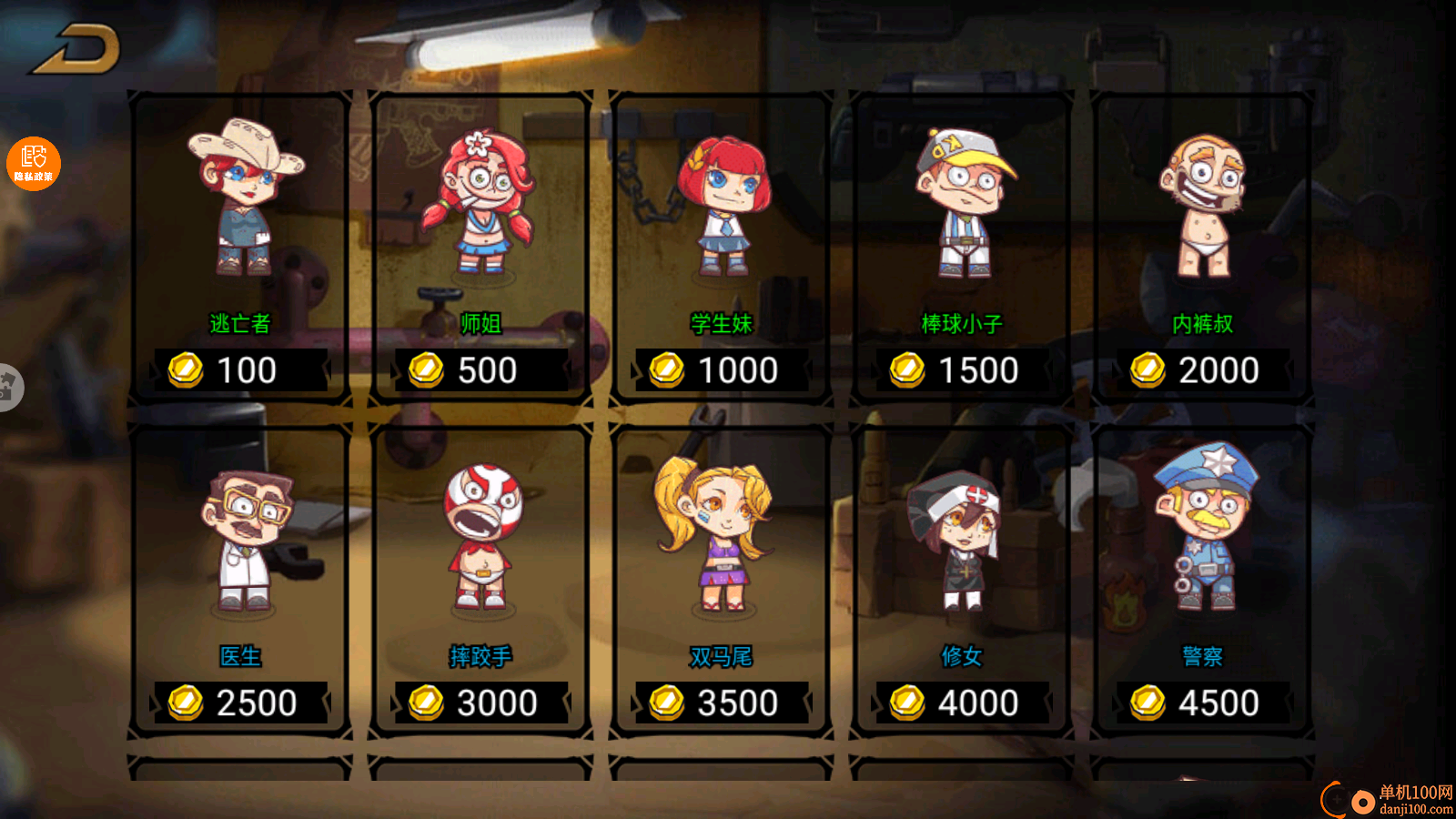1456x819 pixels.
Task: Purchase the character costing 3000 coins
Action: pos(481,703)
